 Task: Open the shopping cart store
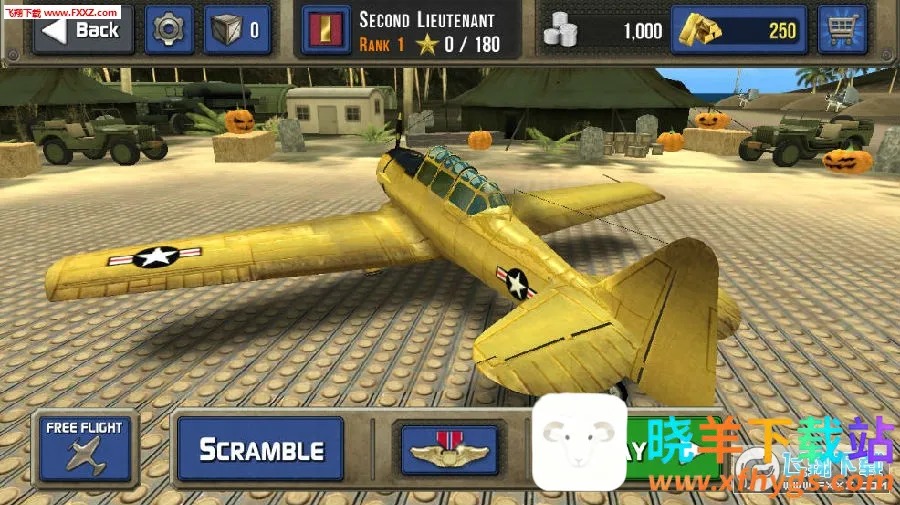pos(841,30)
